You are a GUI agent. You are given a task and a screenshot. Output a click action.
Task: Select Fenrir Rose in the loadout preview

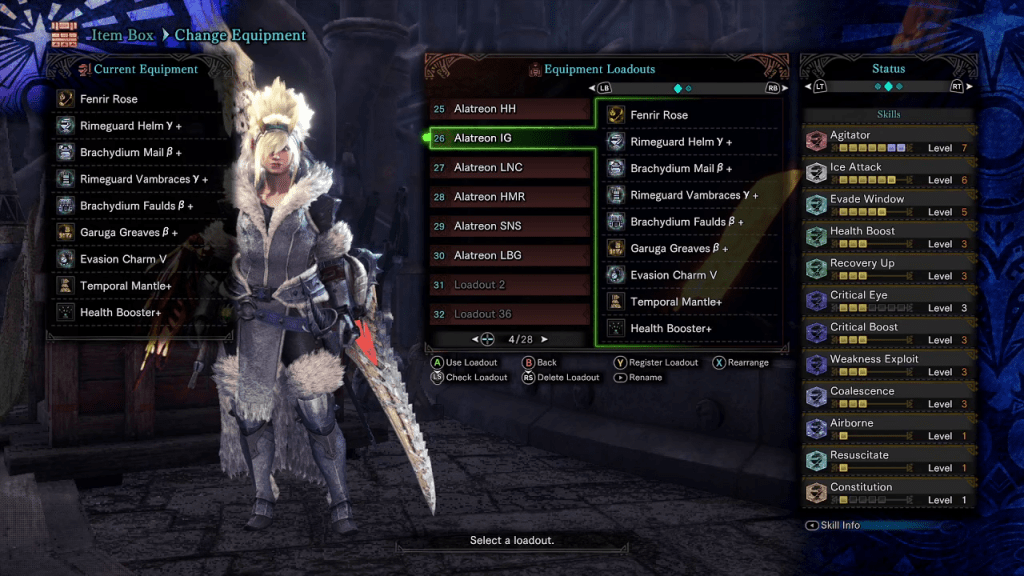(690, 115)
